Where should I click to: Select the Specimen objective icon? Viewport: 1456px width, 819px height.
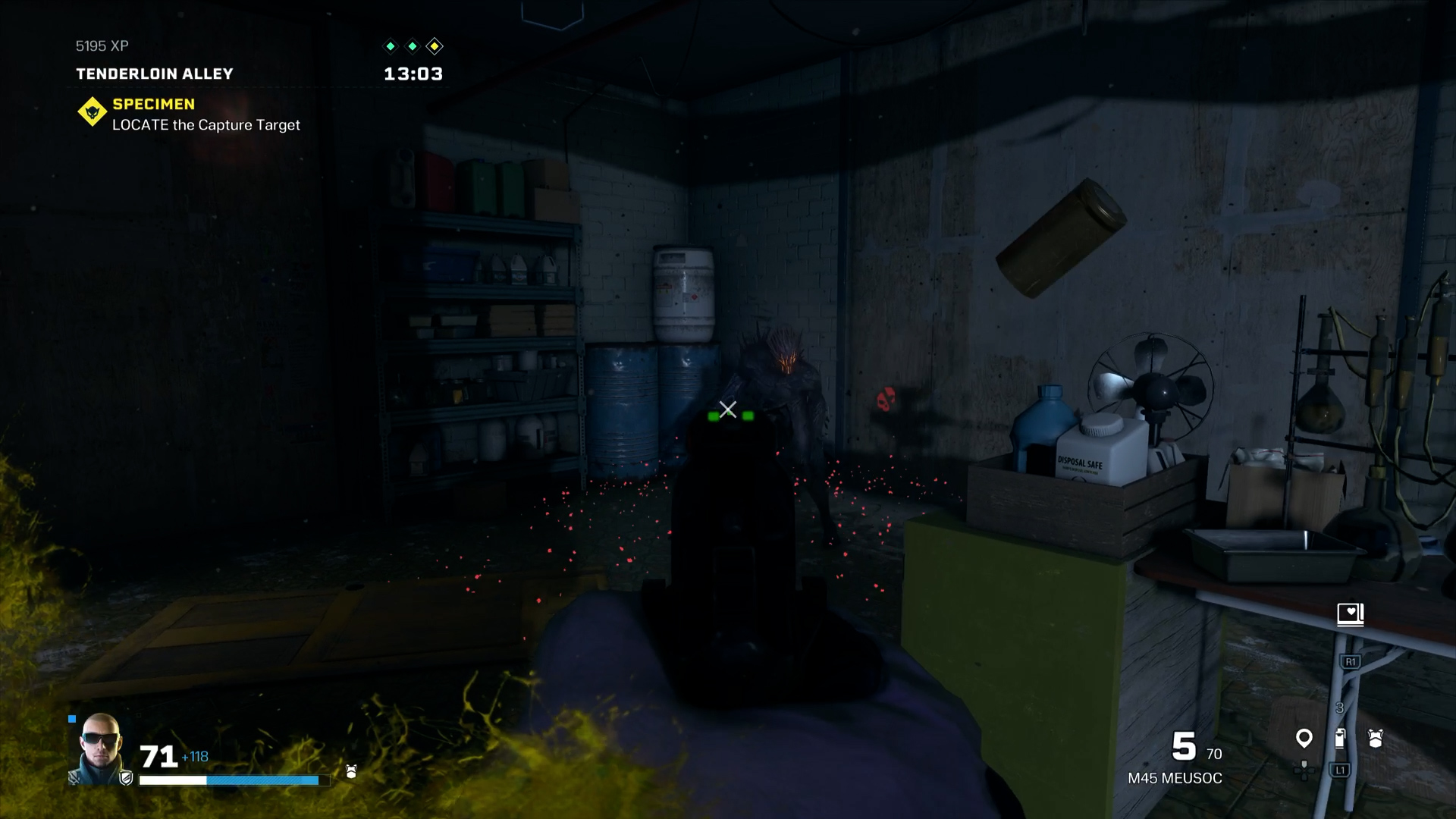point(92,112)
